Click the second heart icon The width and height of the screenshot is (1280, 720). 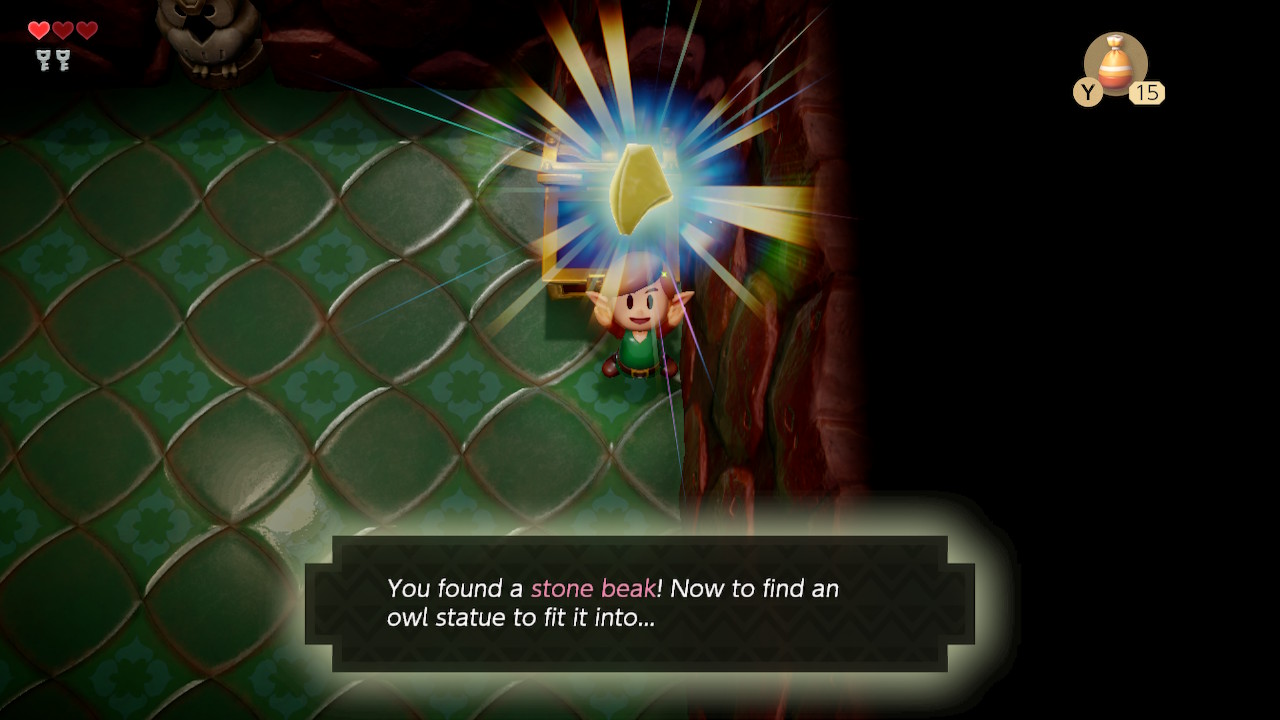(62, 30)
